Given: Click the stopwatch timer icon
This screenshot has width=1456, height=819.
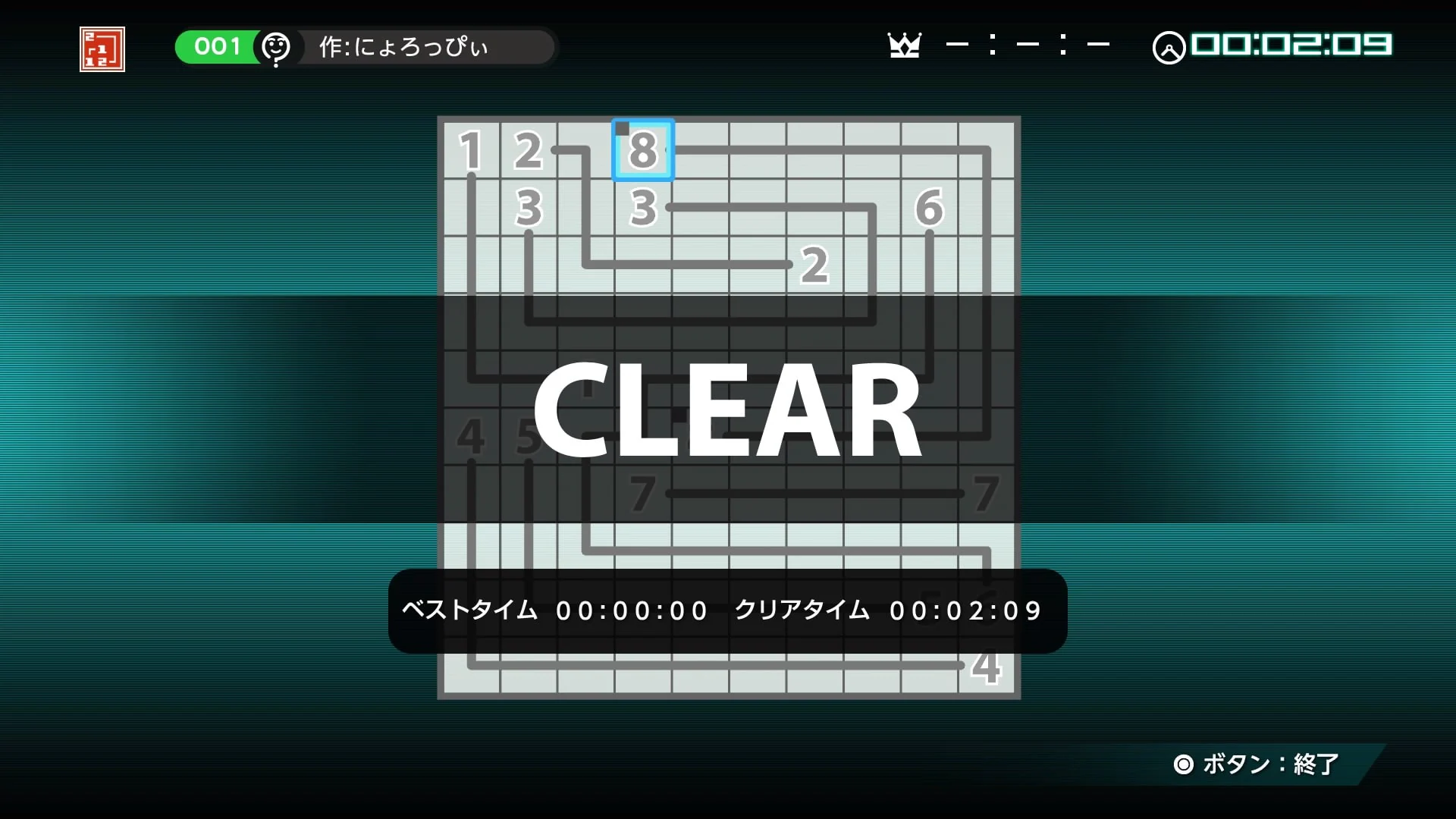Looking at the screenshot, I should [x=1170, y=47].
